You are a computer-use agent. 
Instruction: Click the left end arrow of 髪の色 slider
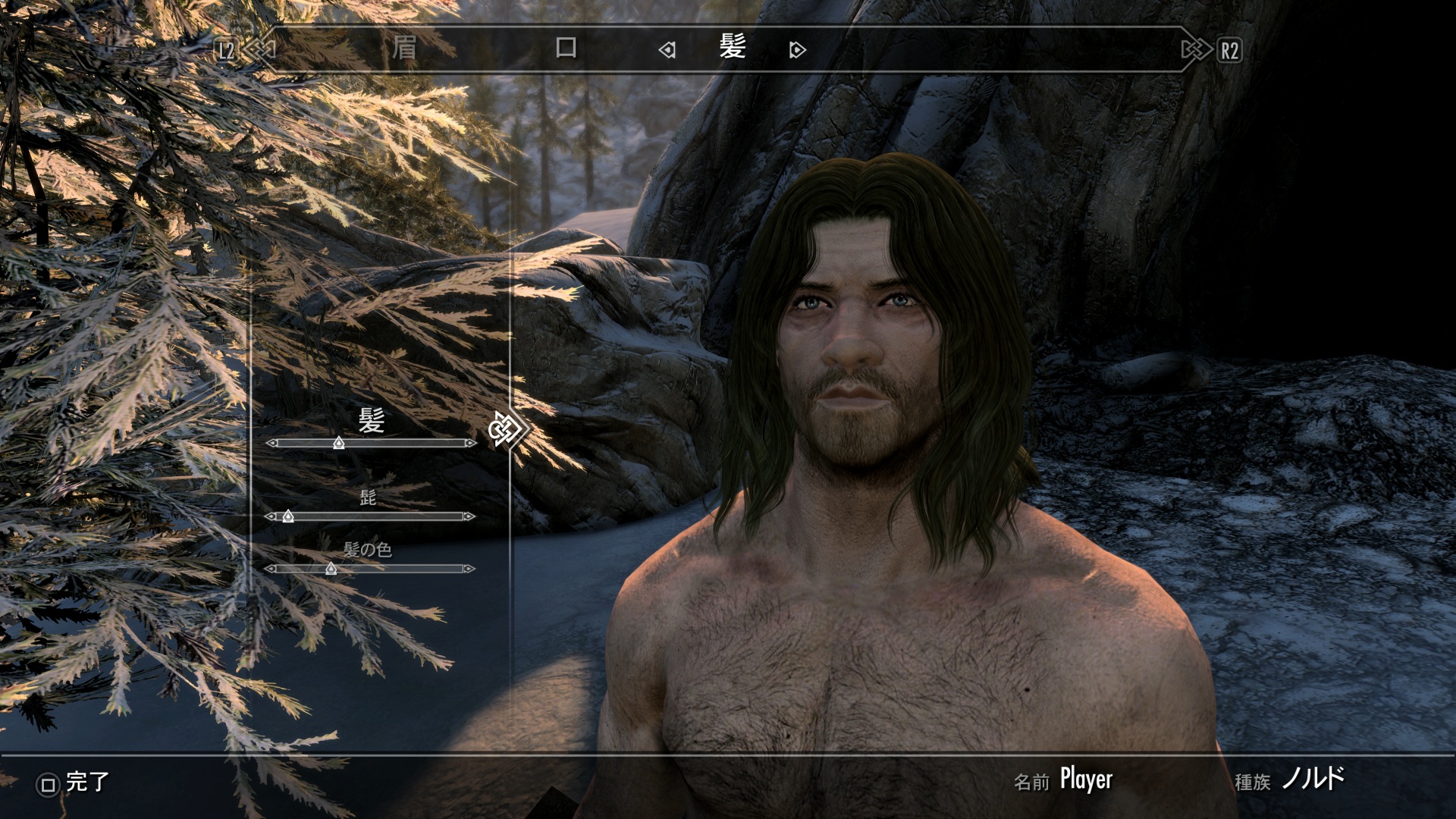tap(271, 569)
